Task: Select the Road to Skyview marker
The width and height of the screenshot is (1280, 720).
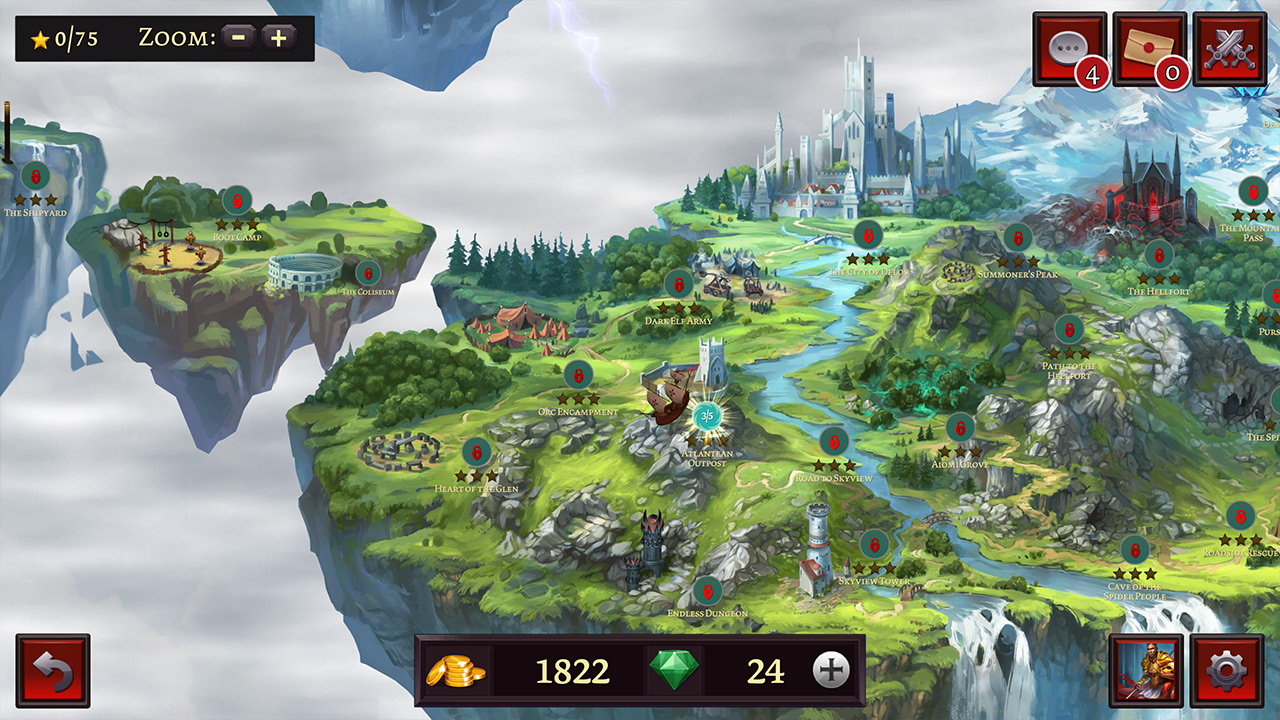Action: pyautogui.click(x=834, y=441)
